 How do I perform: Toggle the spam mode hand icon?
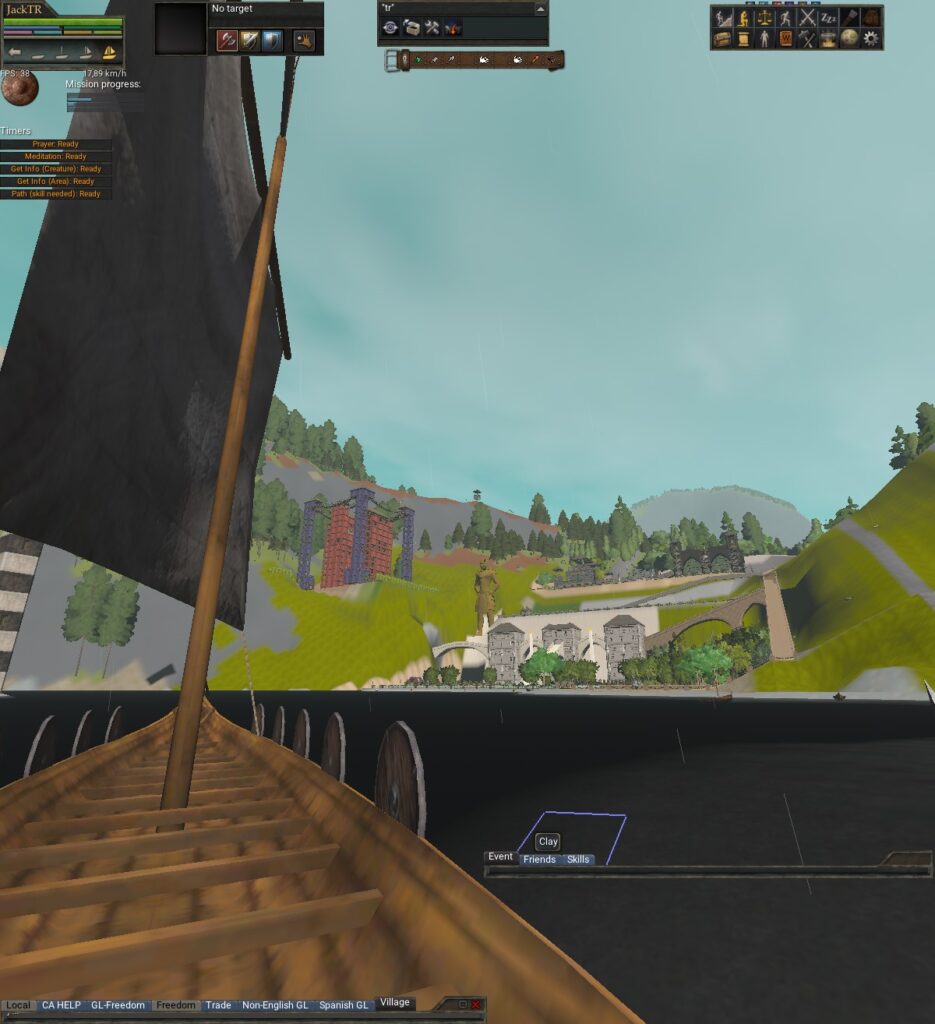coord(303,40)
